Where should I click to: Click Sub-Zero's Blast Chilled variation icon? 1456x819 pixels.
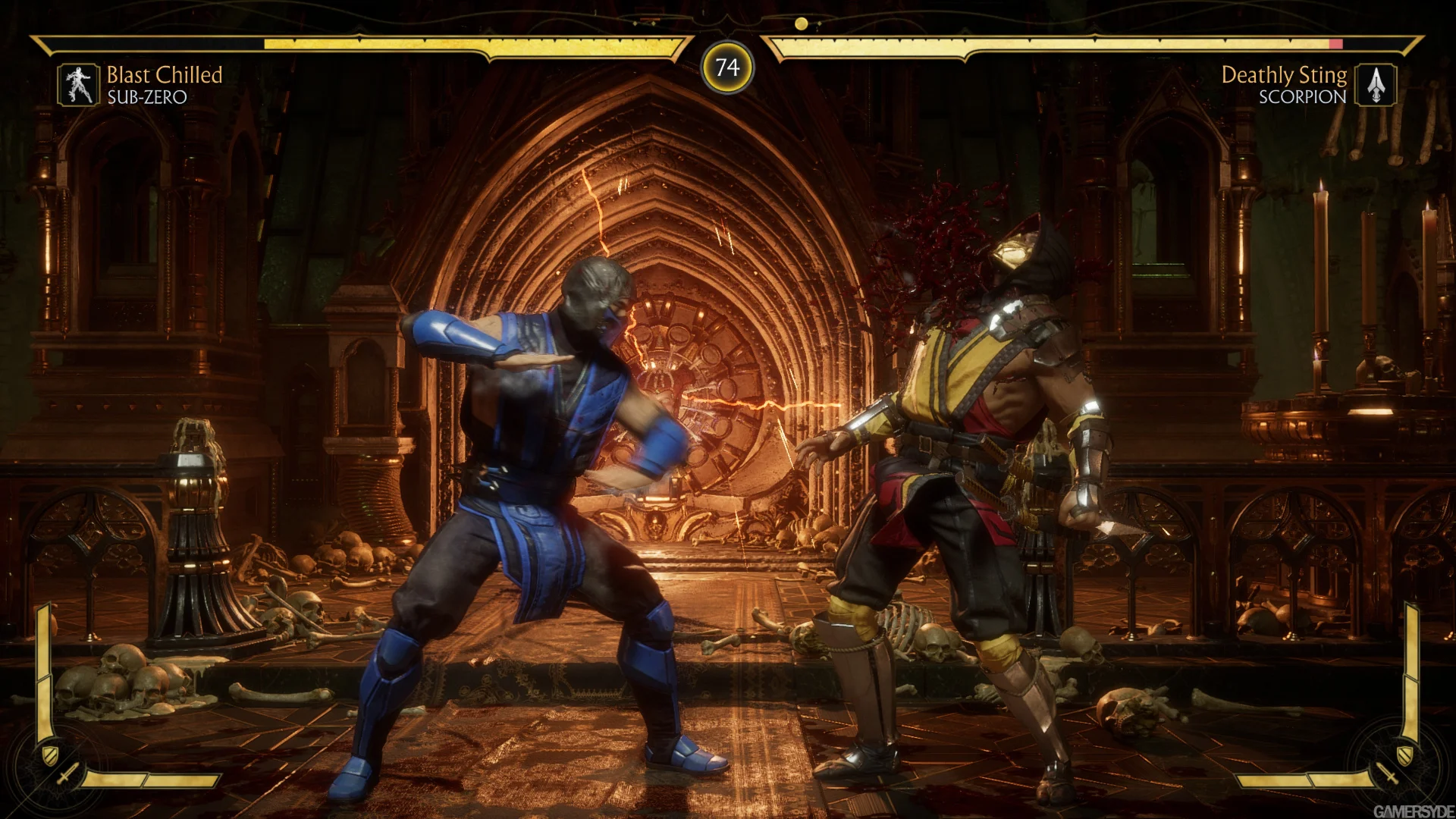pyautogui.click(x=78, y=84)
